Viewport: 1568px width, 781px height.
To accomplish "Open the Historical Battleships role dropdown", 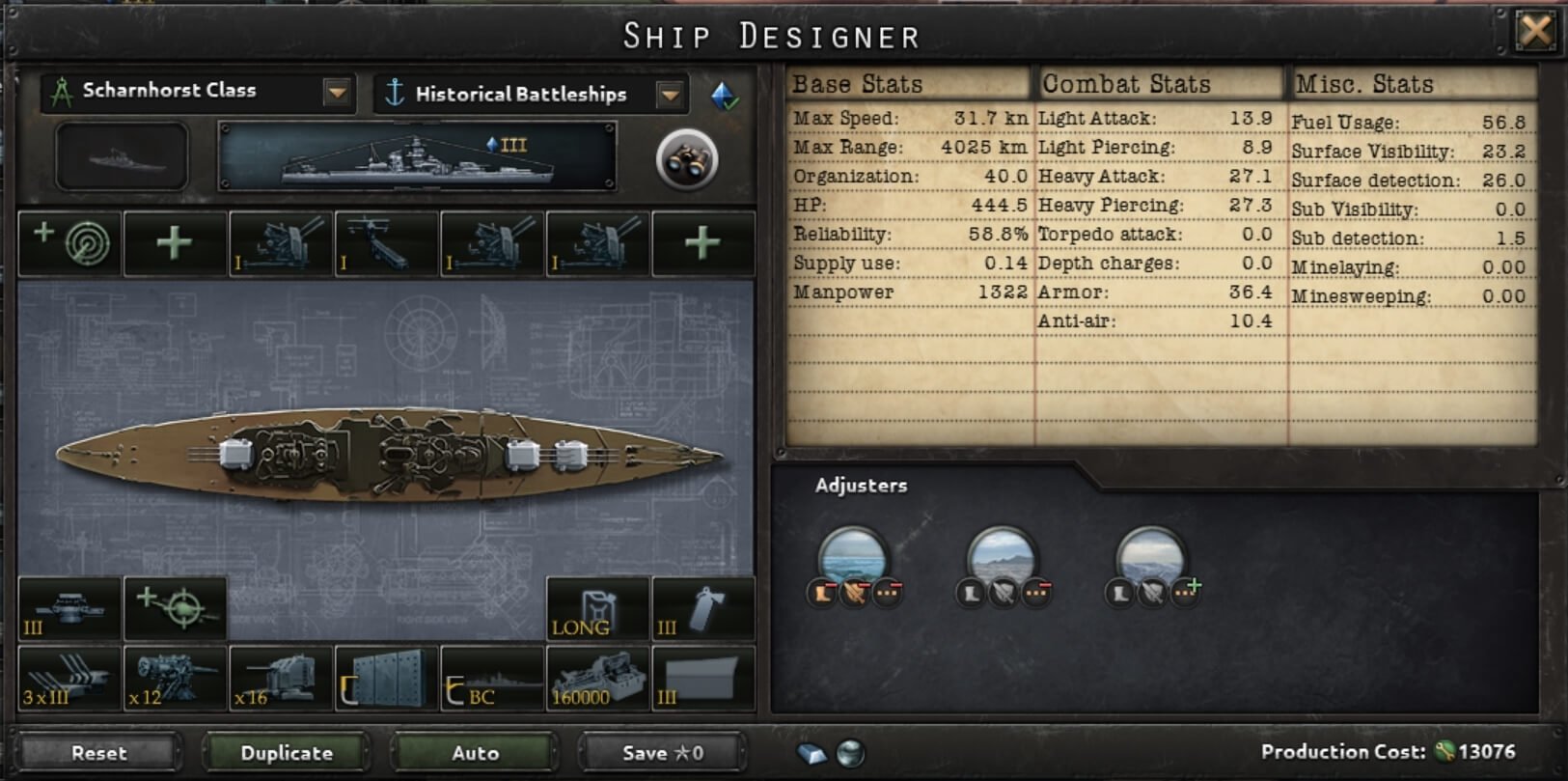I will (670, 95).
